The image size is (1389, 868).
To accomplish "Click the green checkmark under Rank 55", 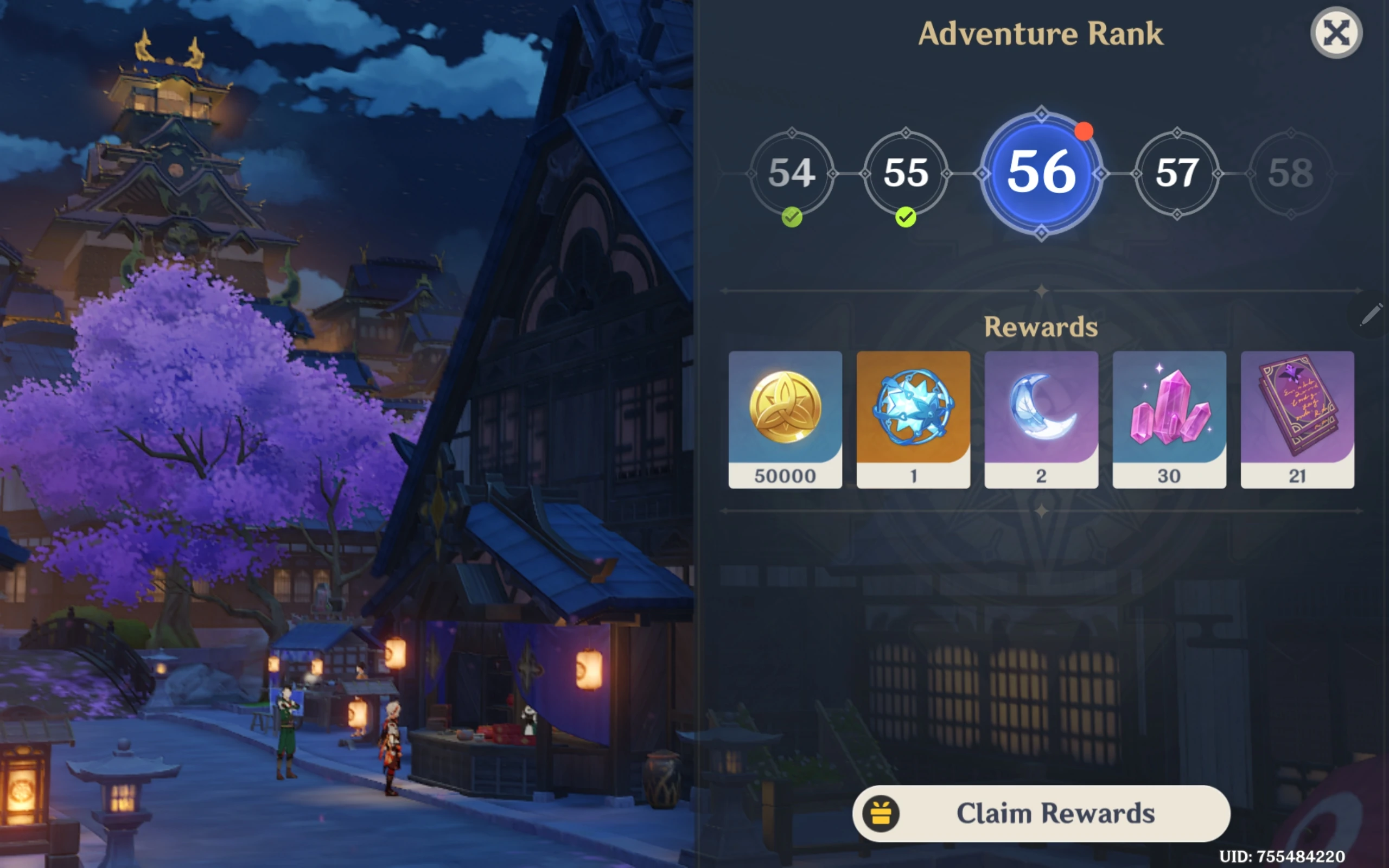I will pyautogui.click(x=906, y=219).
